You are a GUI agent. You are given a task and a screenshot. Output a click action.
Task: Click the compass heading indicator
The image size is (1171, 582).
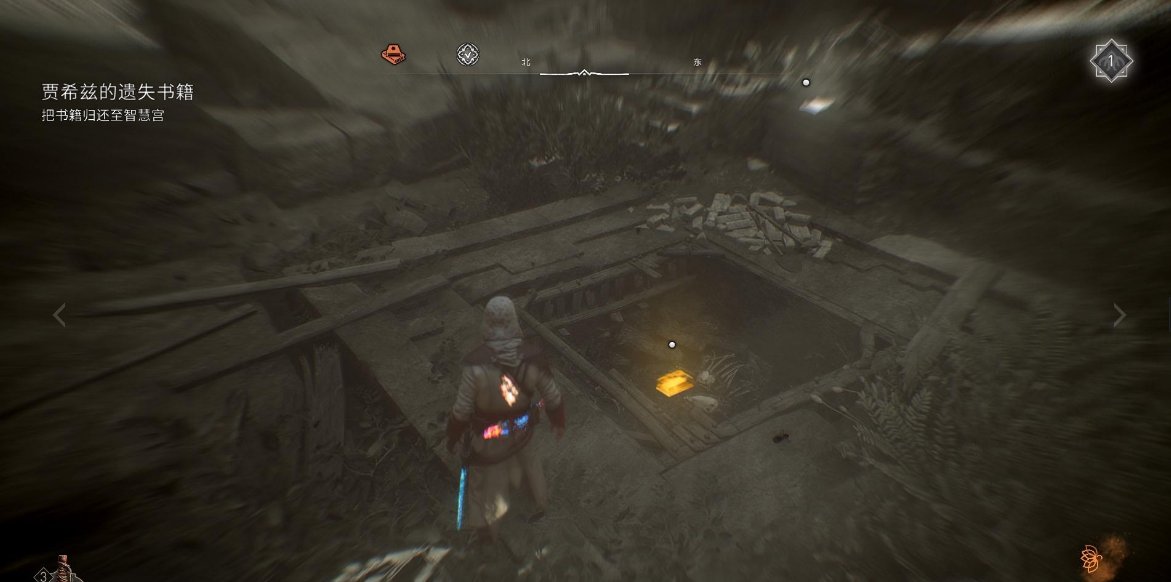583,73
